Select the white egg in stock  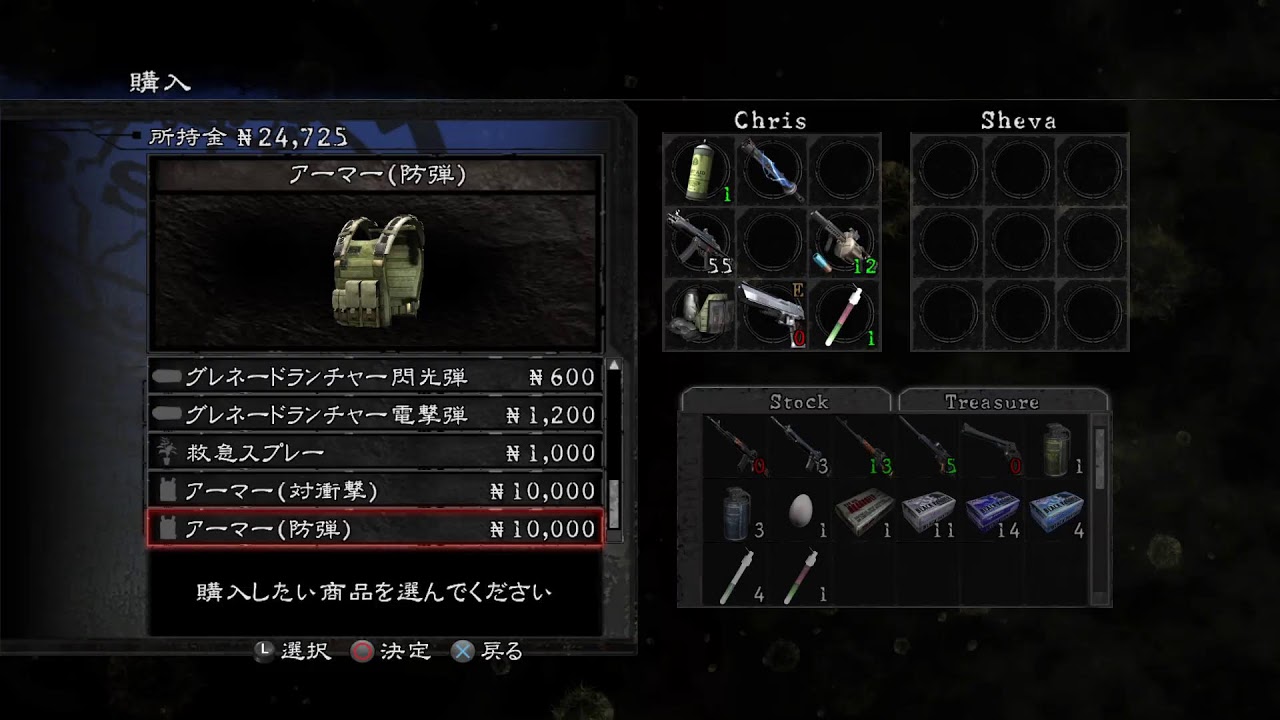click(x=800, y=512)
